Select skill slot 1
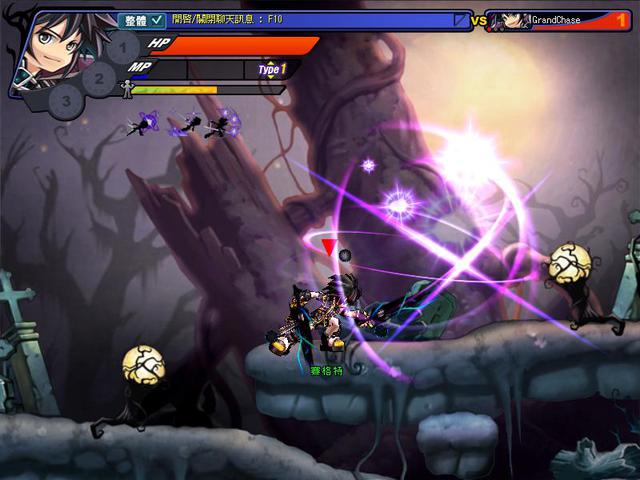 pyautogui.click(x=122, y=47)
